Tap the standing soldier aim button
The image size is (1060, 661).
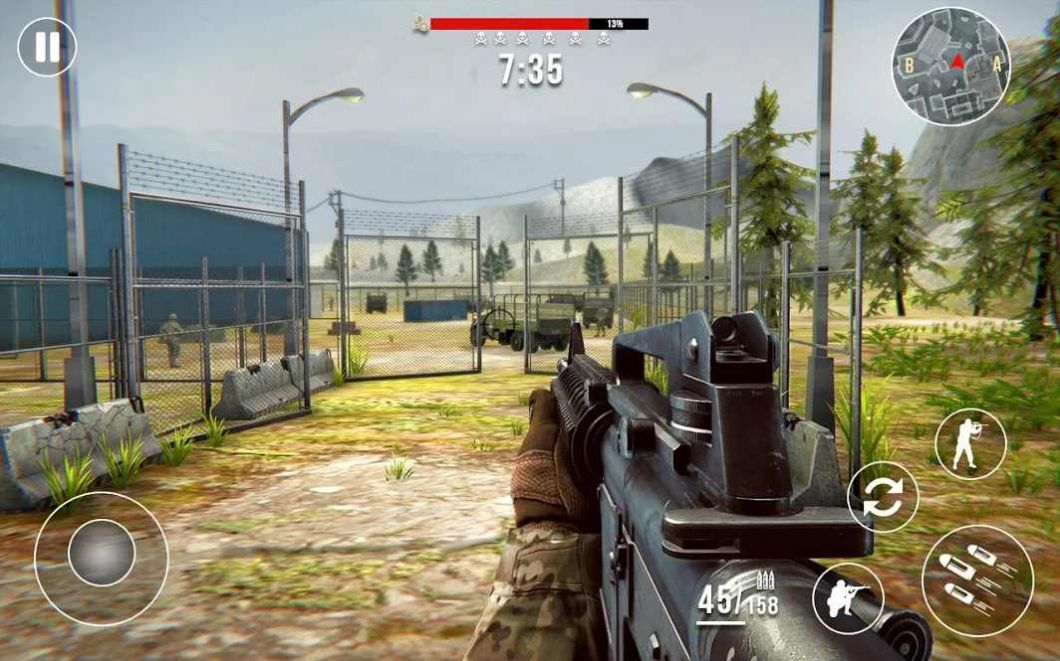(x=970, y=444)
